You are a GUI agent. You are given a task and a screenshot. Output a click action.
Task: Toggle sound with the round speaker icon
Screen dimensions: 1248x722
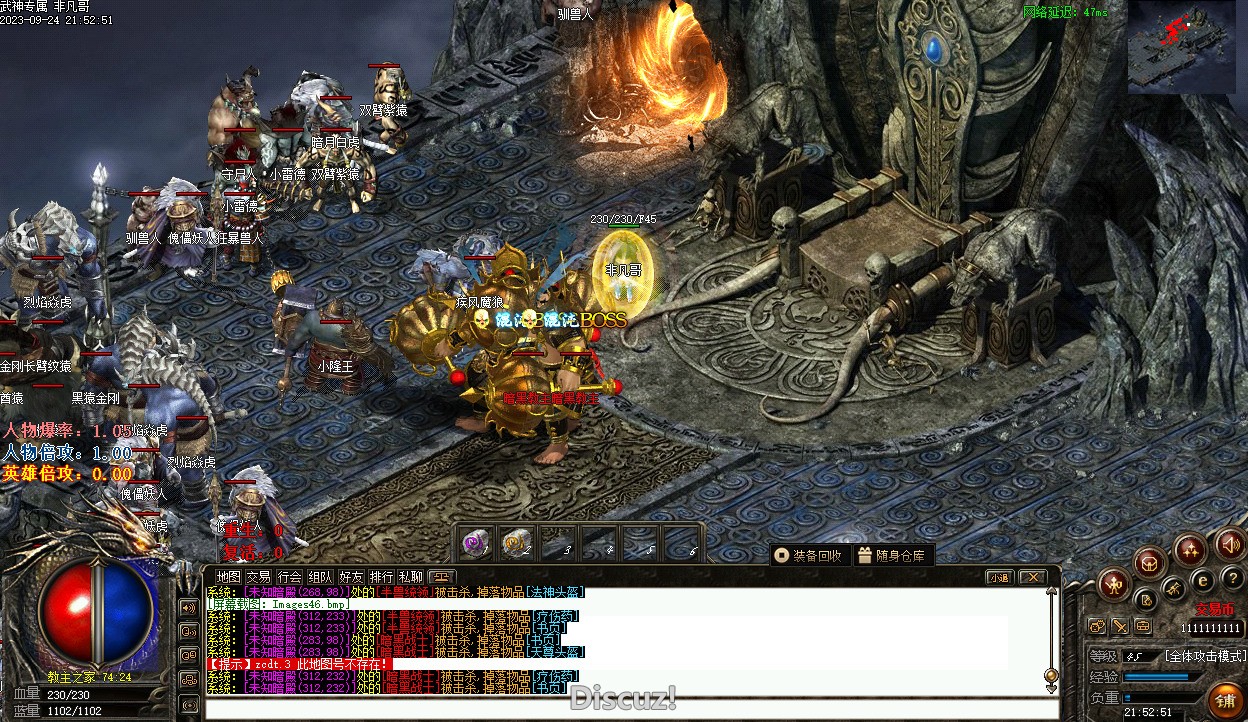pyautogui.click(x=1229, y=545)
